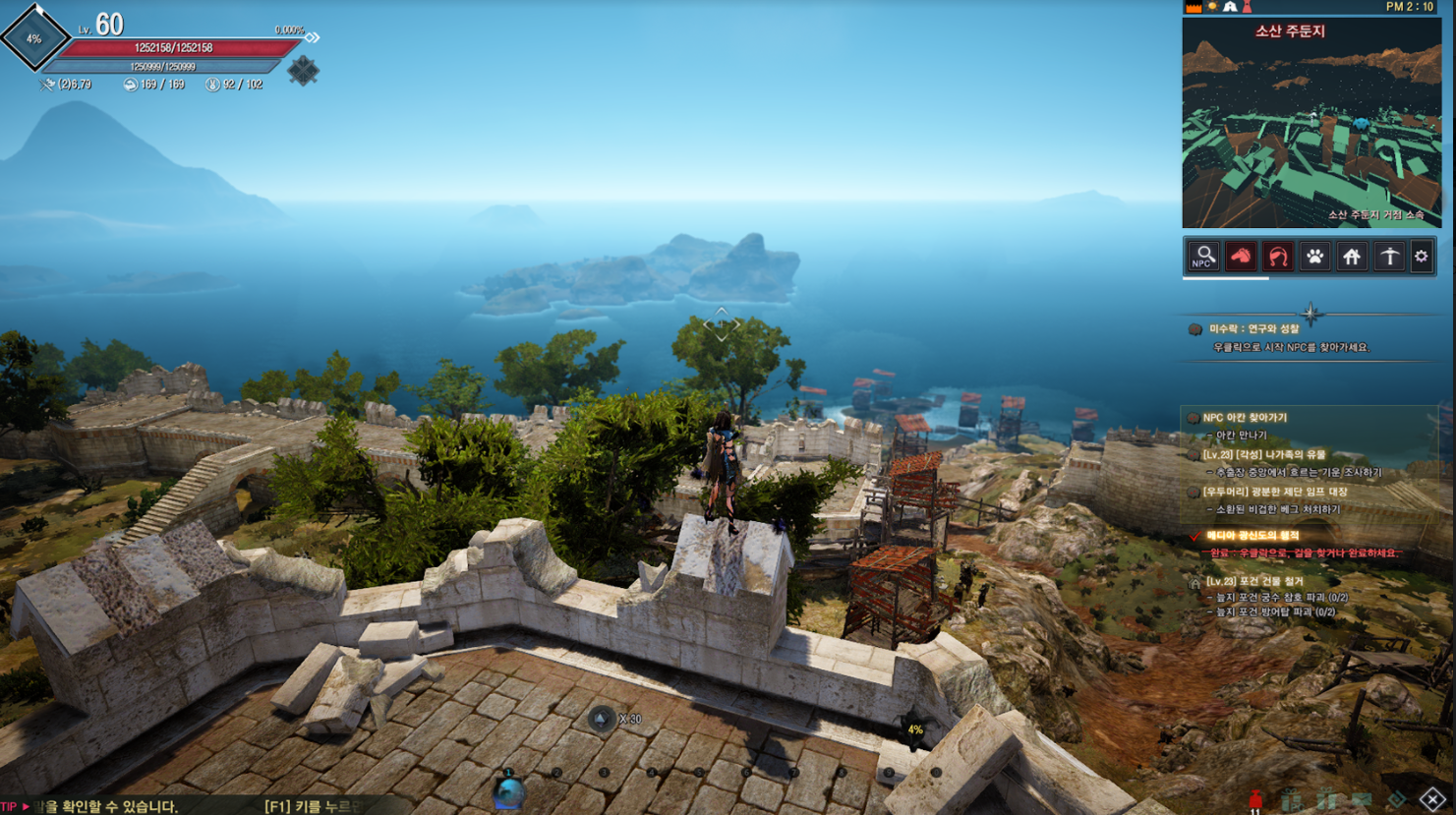
Task: Click the completed 메디아 광신도의 행적 quest
Action: point(1253,536)
